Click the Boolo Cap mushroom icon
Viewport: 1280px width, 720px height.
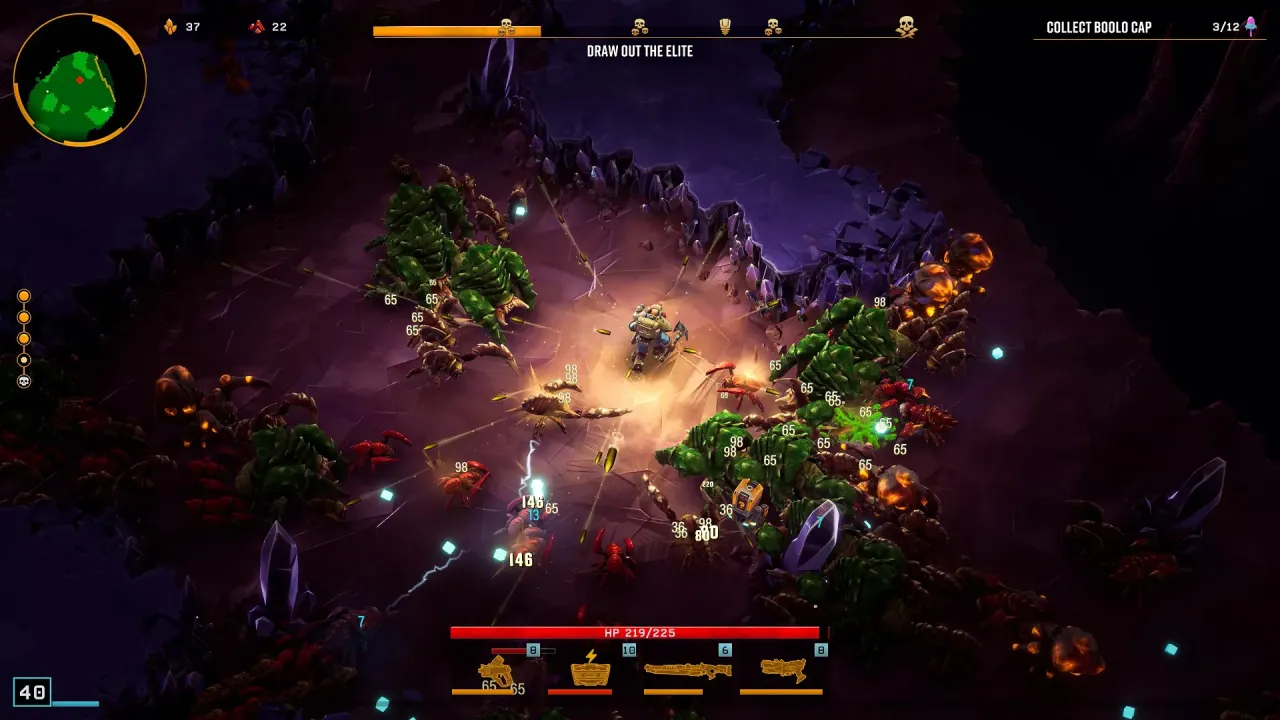pos(1246,27)
